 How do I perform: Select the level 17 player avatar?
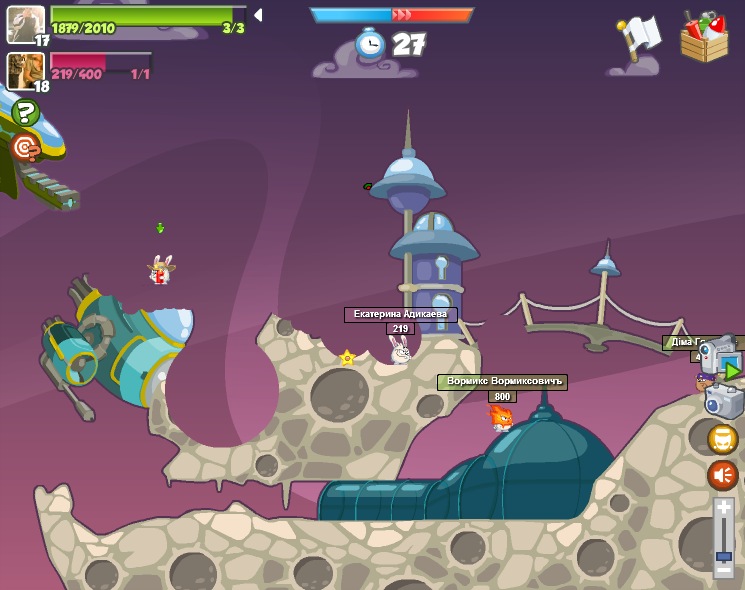click(25, 23)
